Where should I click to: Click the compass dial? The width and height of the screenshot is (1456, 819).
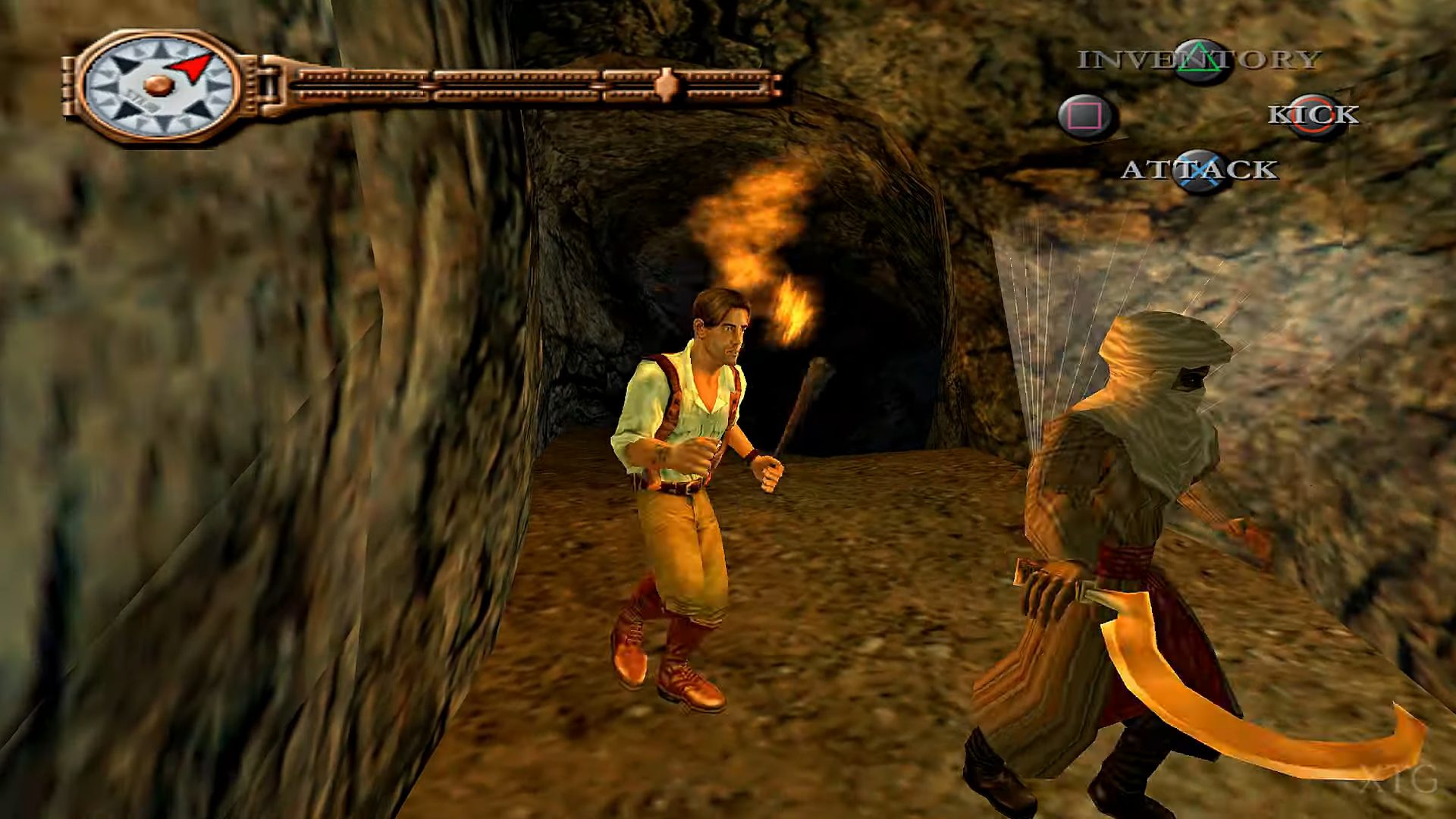[158, 85]
